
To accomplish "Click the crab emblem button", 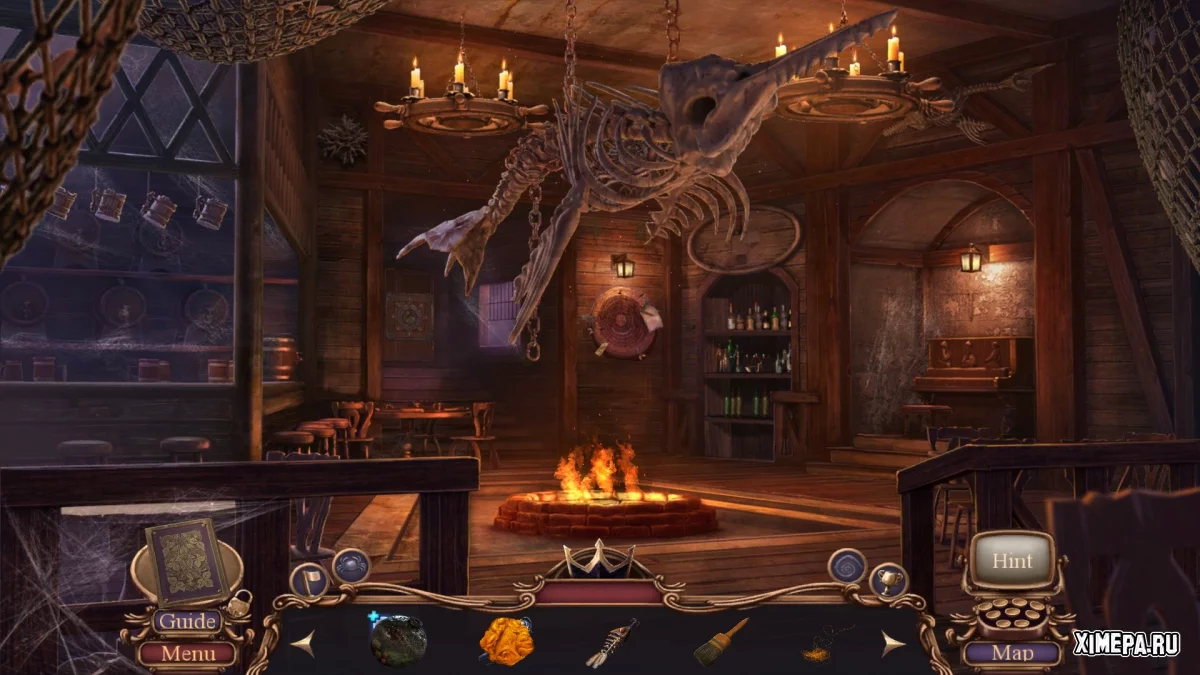I will tap(351, 566).
